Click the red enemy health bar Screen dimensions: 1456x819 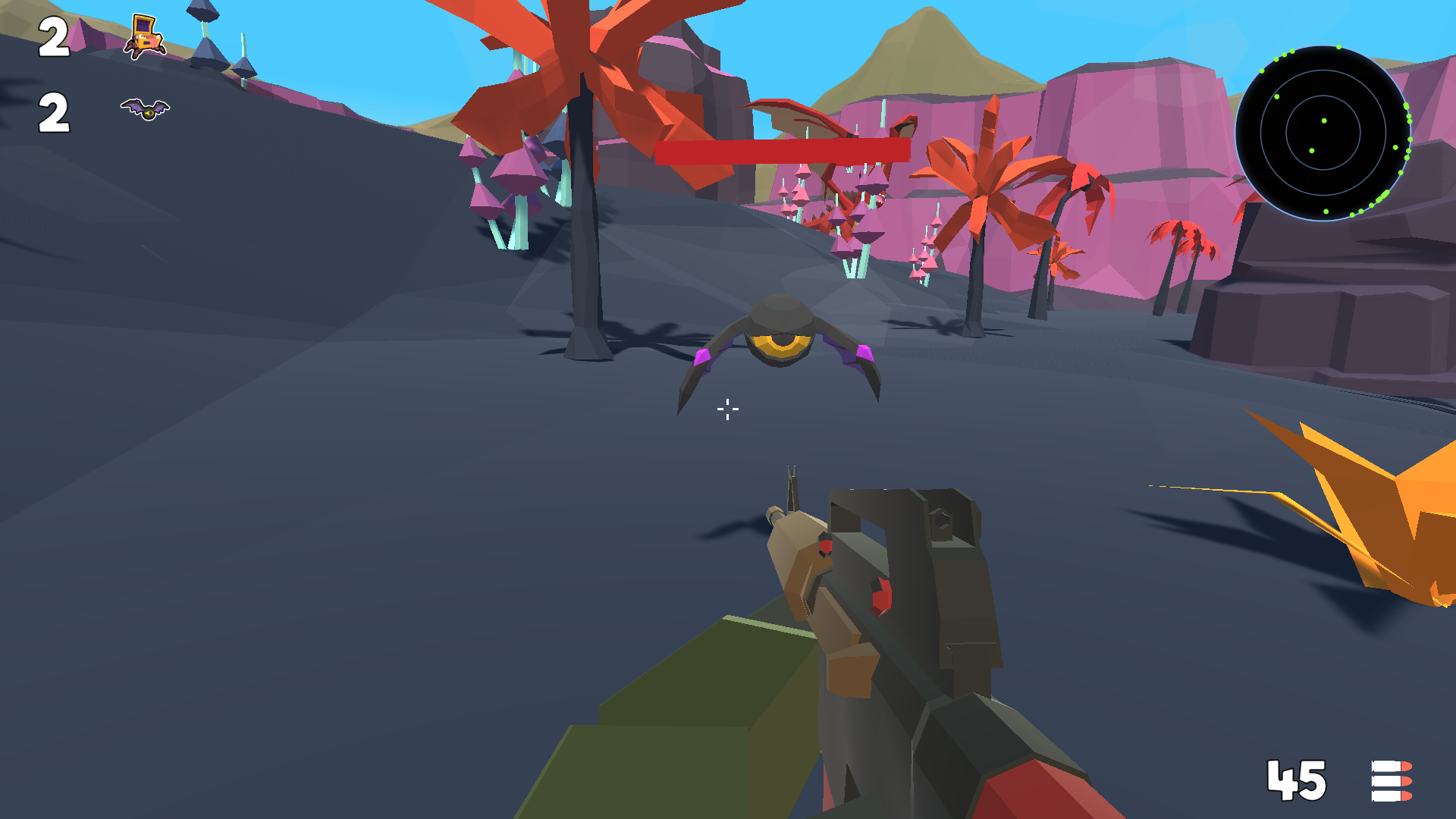(x=781, y=152)
